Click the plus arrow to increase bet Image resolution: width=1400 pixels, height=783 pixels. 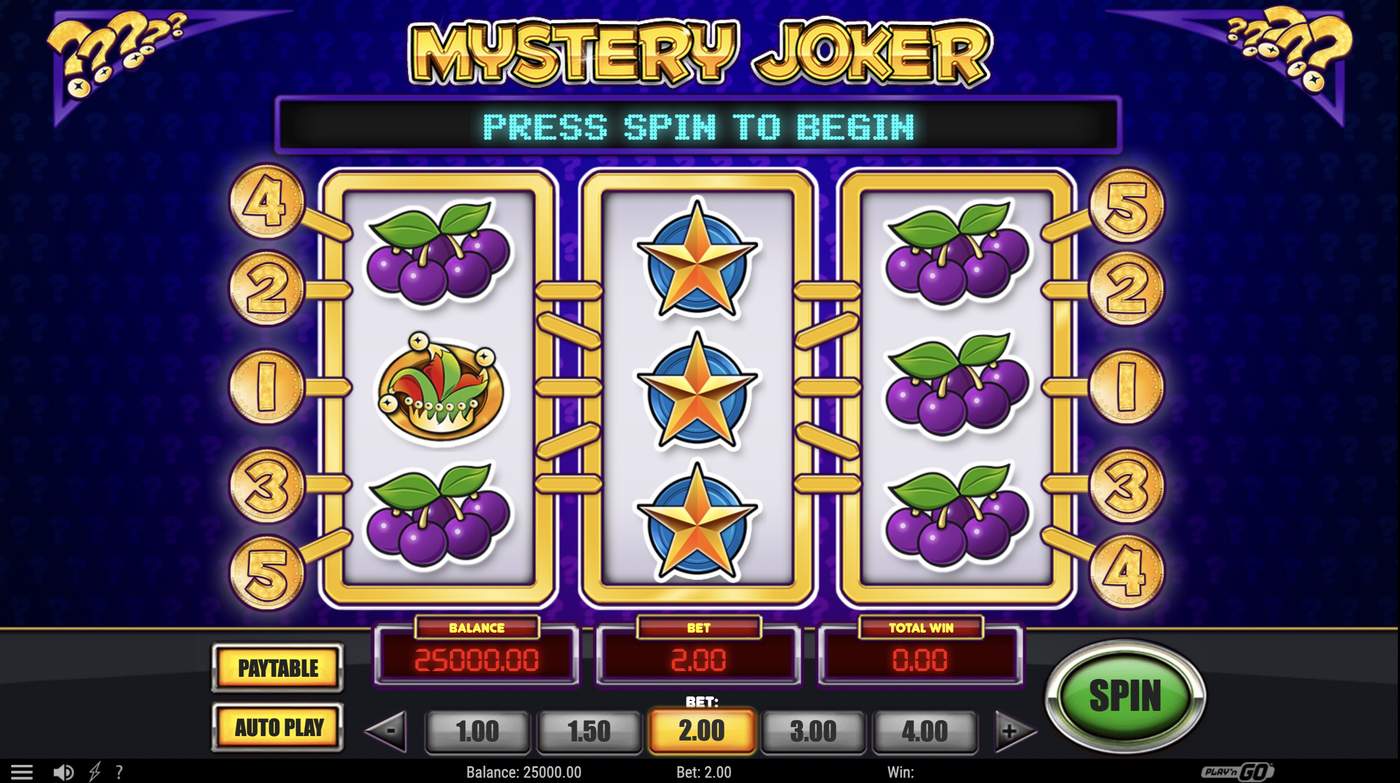(x=1013, y=730)
